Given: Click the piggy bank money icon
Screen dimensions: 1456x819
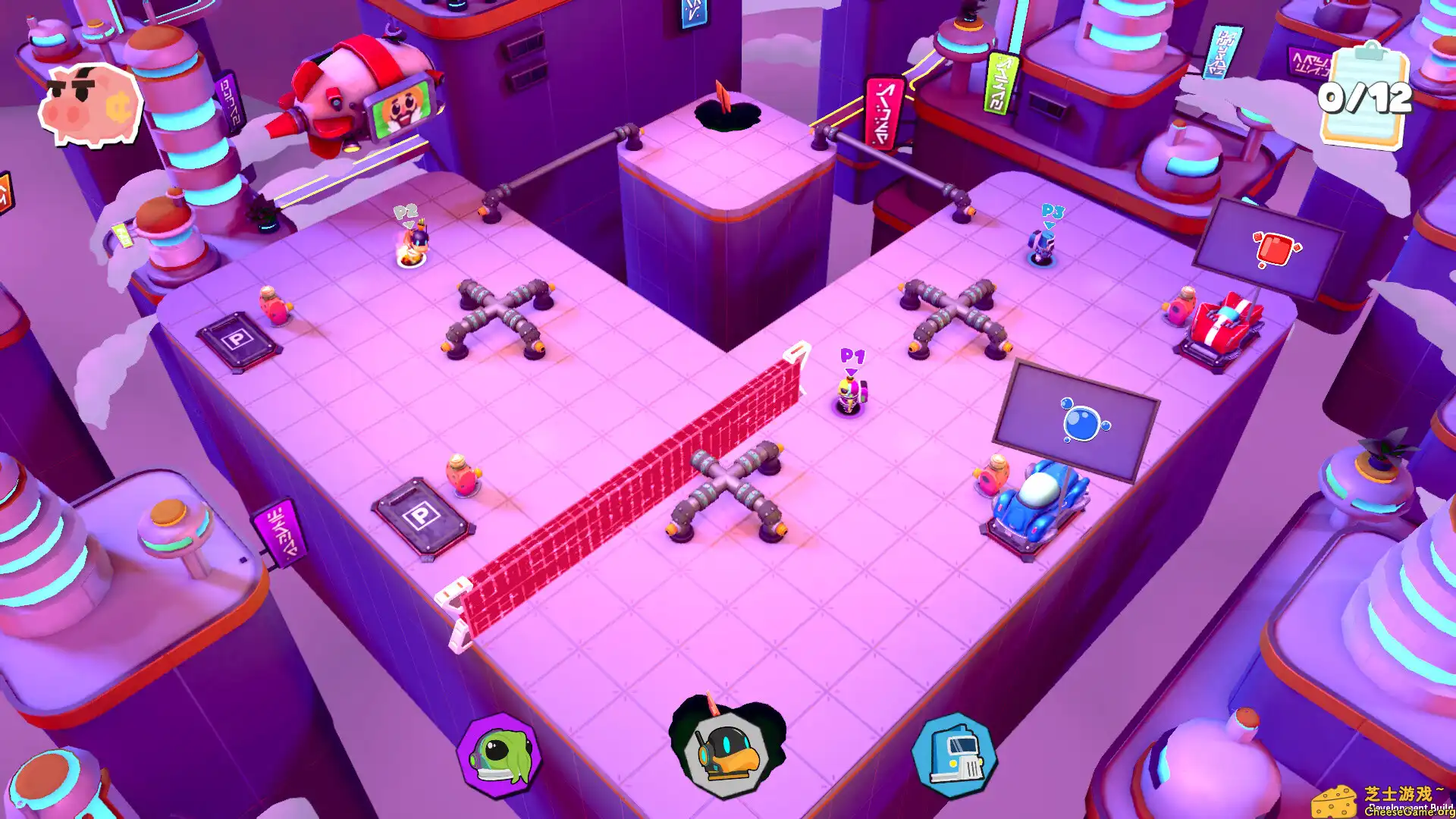Looking at the screenshot, I should [91, 102].
